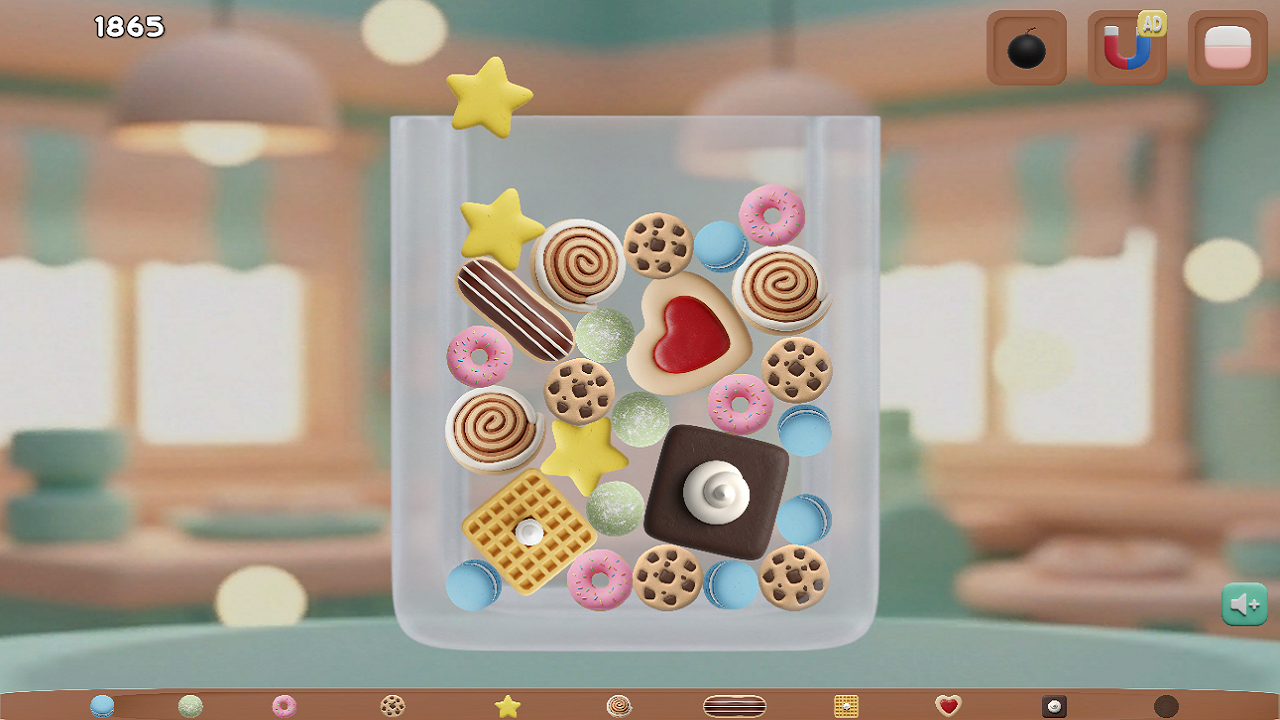
Task: Select the green candy ball evolution icon
Action: (x=189, y=705)
